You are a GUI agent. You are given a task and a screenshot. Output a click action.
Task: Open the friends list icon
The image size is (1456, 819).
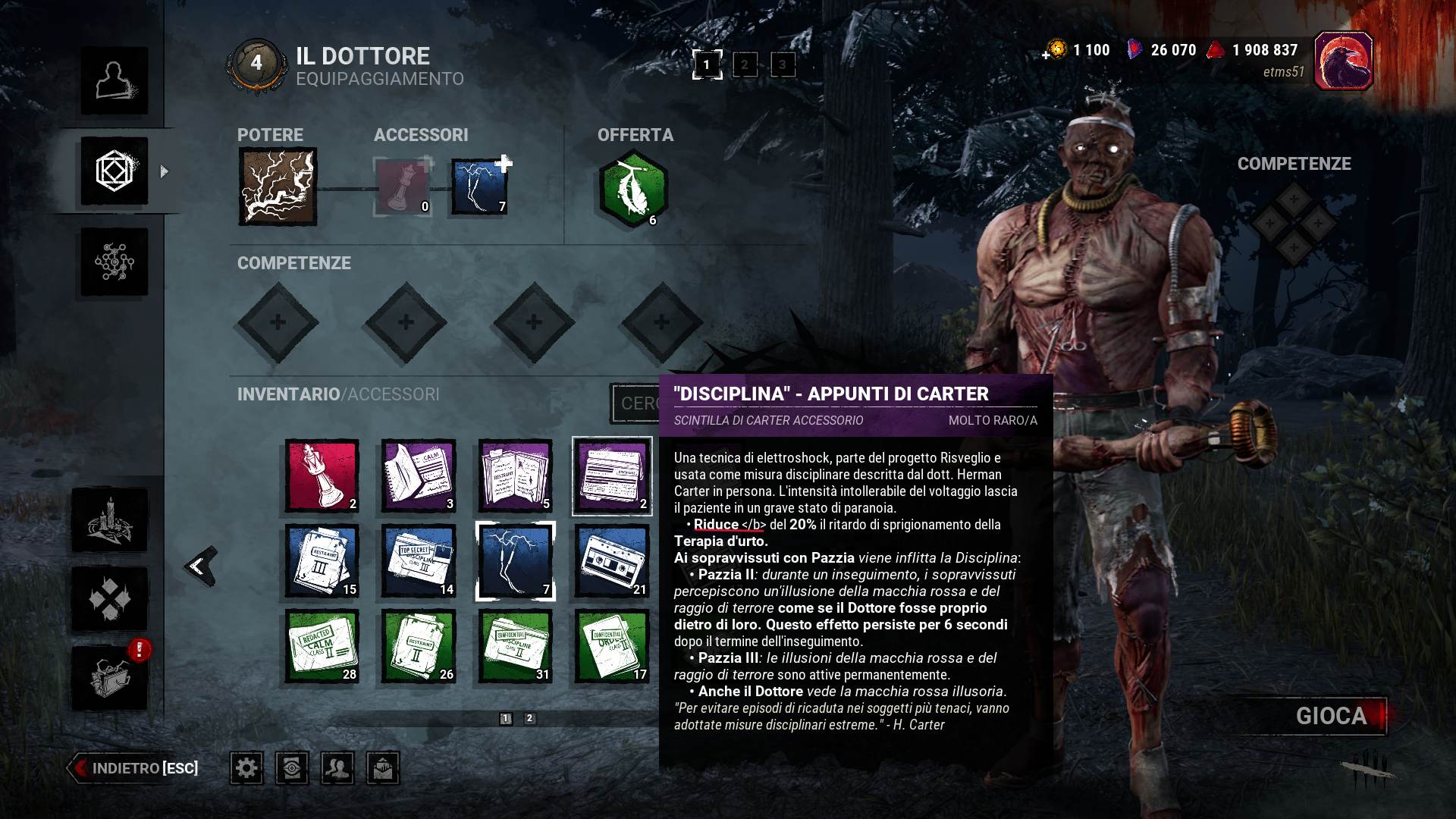338,768
